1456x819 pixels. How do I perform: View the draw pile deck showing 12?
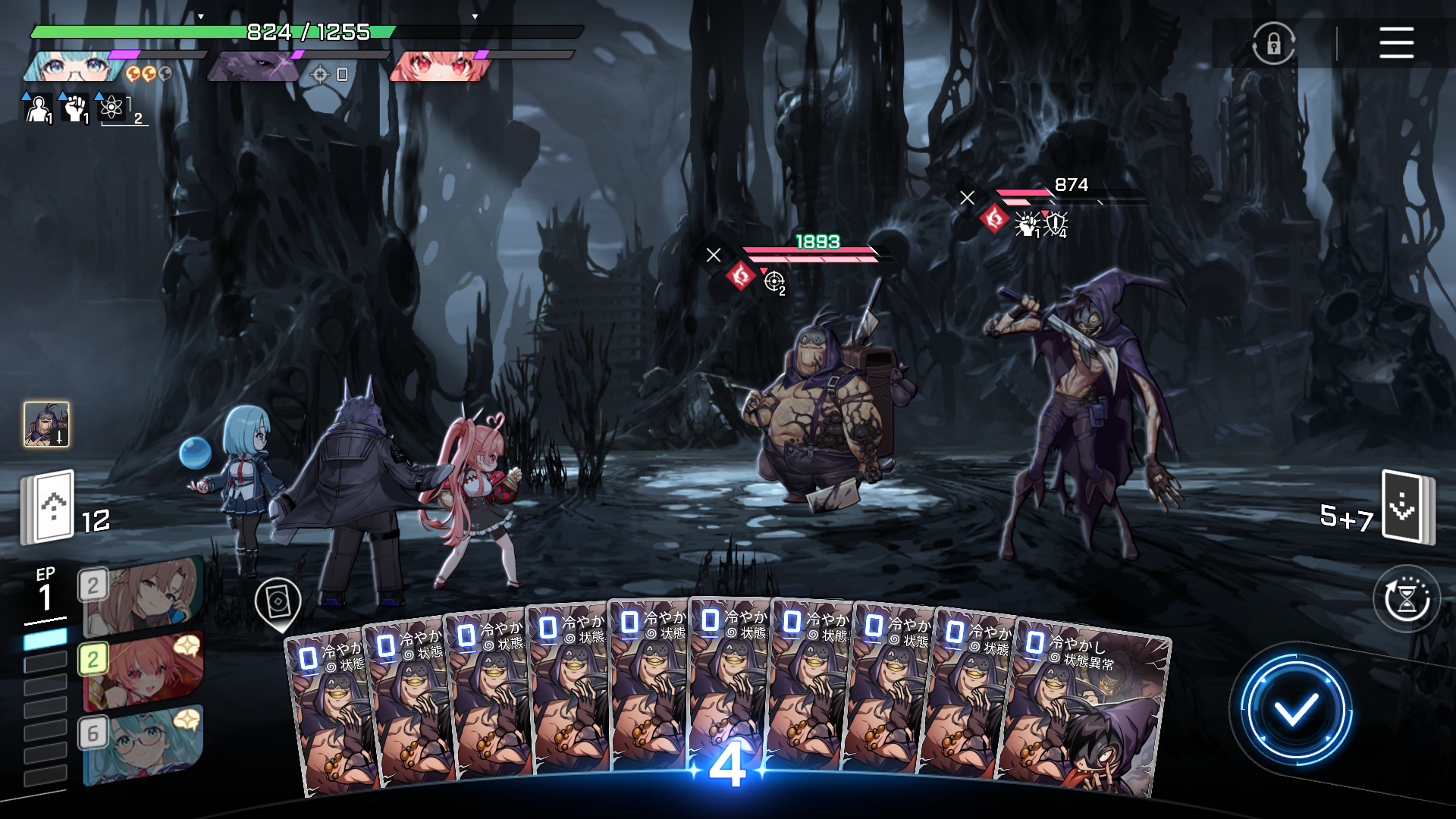[49, 507]
